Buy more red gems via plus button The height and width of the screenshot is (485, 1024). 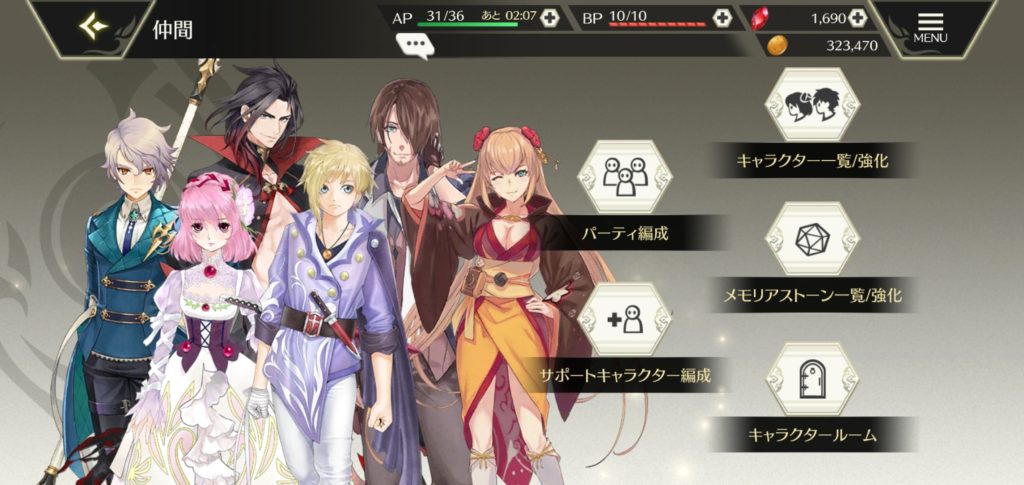coord(856,18)
